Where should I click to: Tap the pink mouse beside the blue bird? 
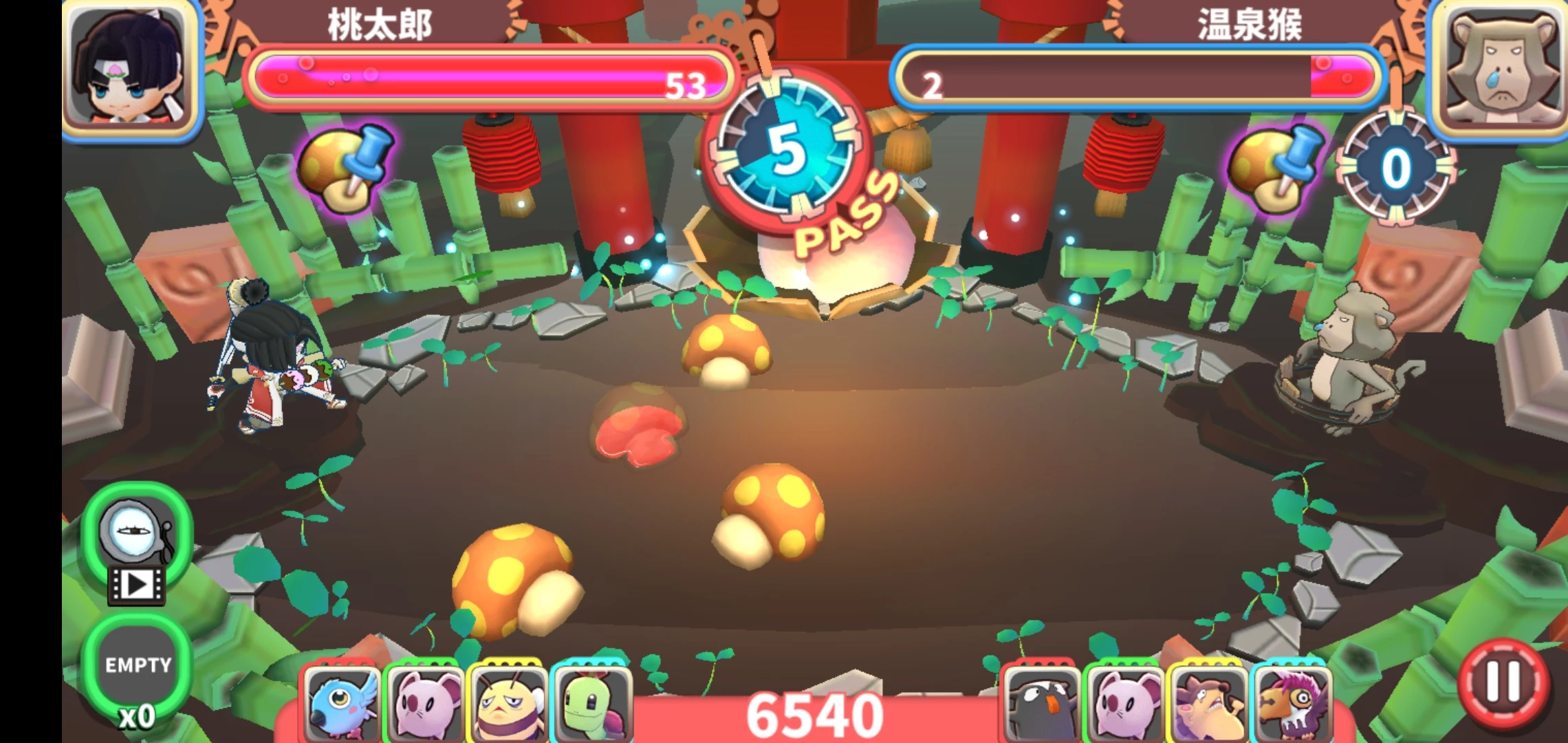tap(424, 703)
